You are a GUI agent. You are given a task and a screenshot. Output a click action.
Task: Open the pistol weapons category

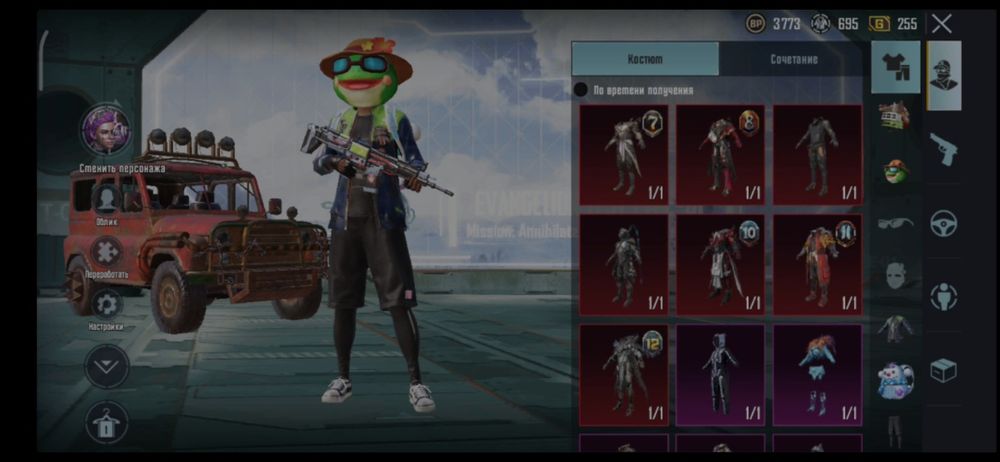click(x=943, y=150)
